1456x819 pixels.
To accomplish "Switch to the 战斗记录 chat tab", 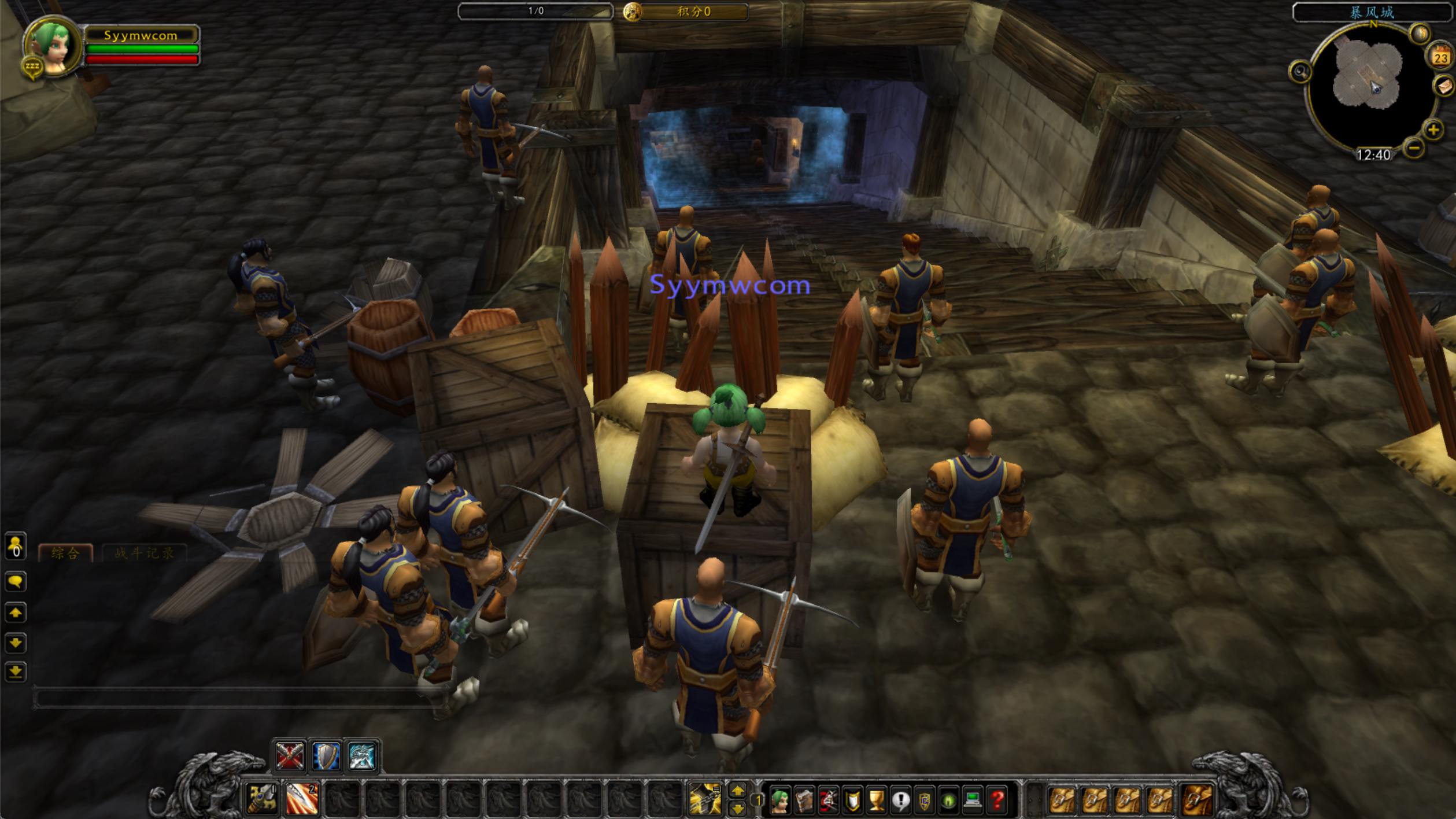I will click(x=144, y=553).
